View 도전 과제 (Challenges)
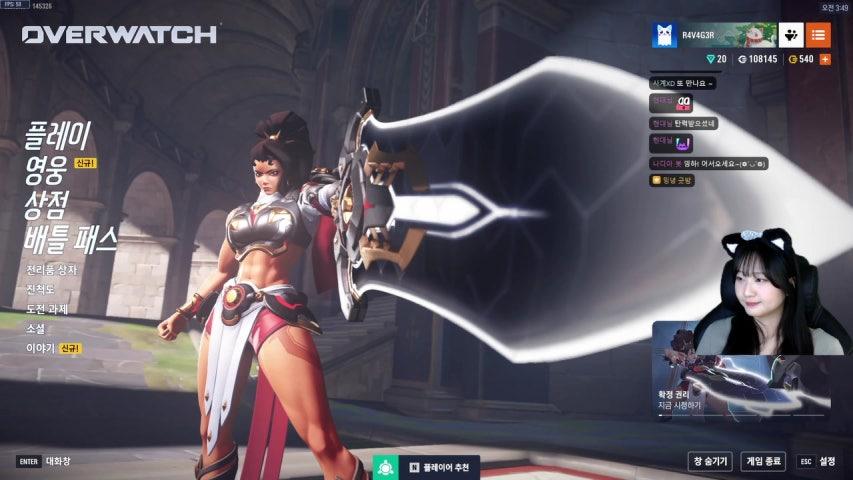 [47, 309]
